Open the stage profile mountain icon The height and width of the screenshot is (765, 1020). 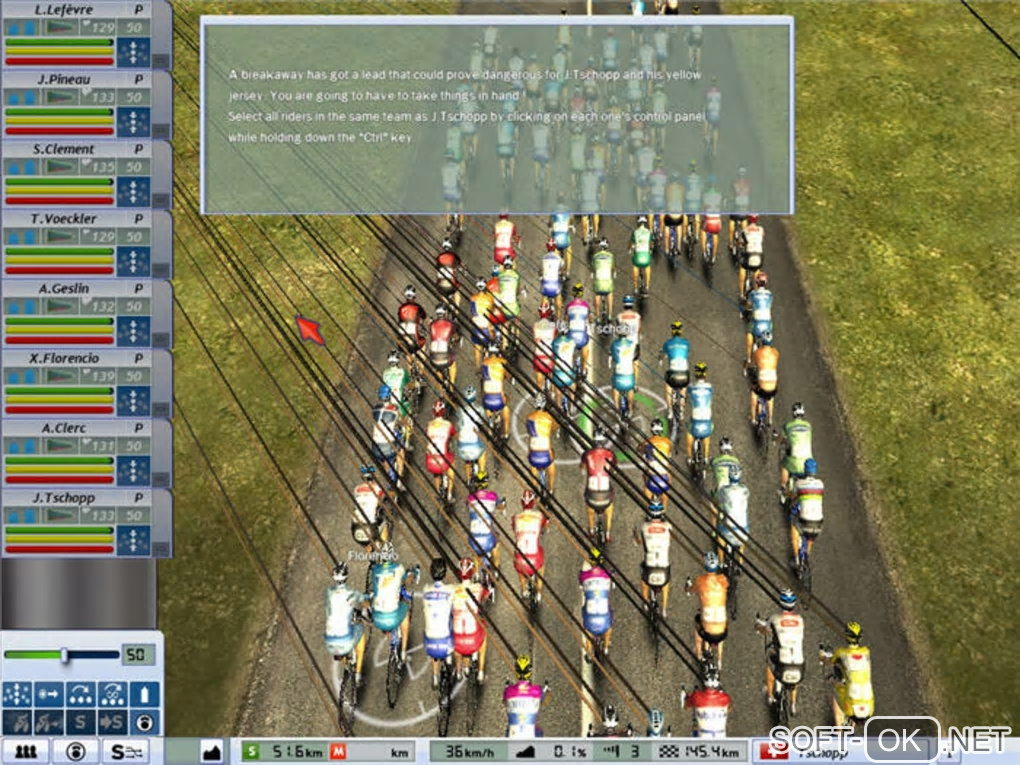point(211,750)
